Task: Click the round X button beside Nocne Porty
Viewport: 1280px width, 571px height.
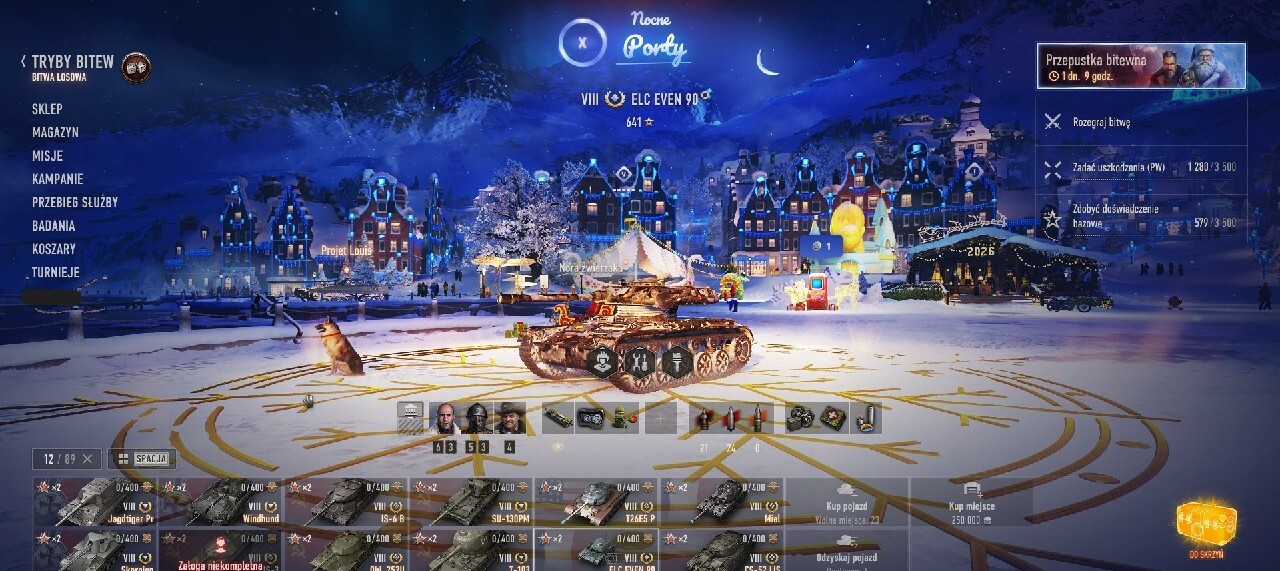Action: [x=583, y=44]
